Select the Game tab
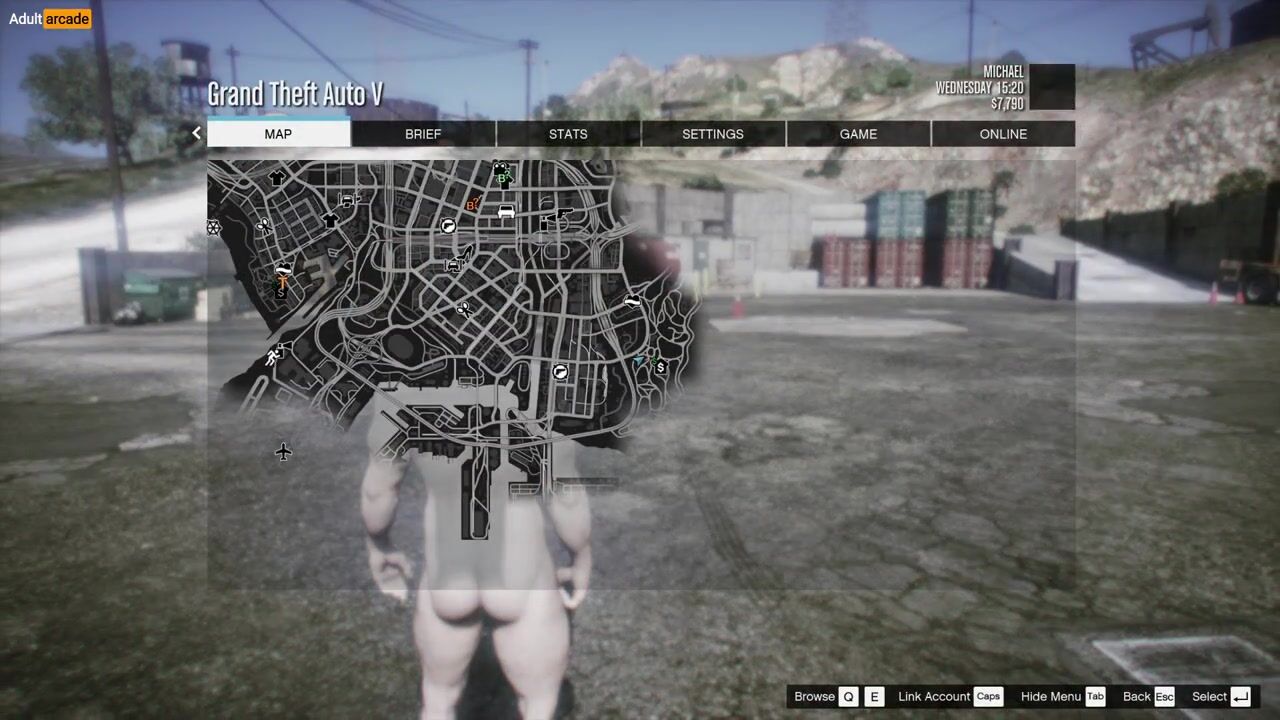 [x=858, y=134]
